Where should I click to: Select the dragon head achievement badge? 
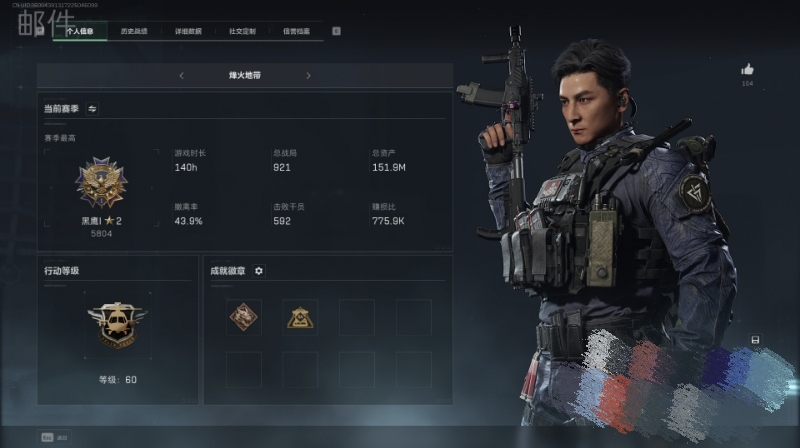click(244, 317)
